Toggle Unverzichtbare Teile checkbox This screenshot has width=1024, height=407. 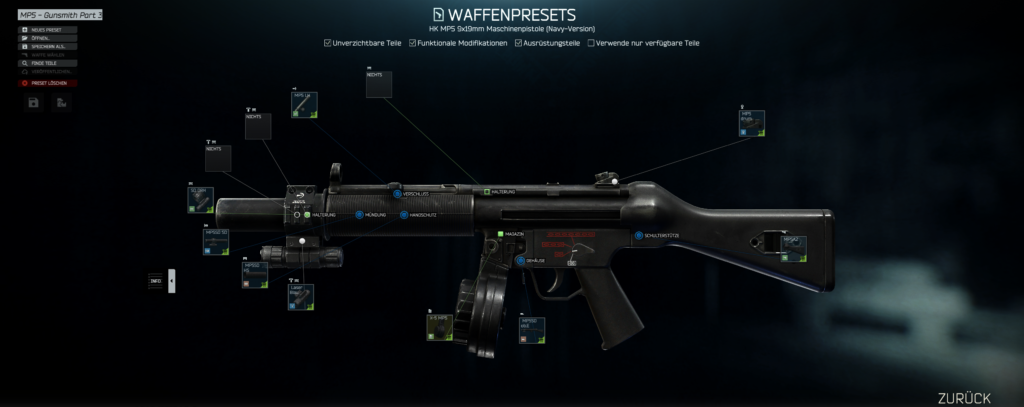coord(328,43)
